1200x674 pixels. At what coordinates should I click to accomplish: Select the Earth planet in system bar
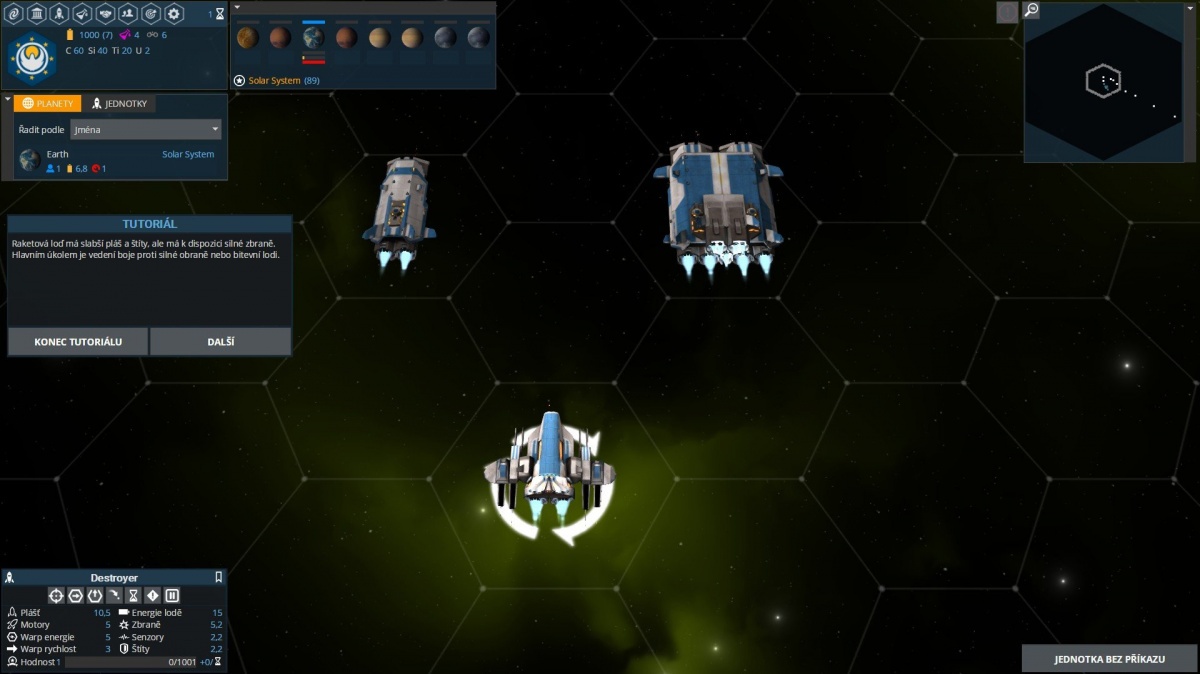313,38
